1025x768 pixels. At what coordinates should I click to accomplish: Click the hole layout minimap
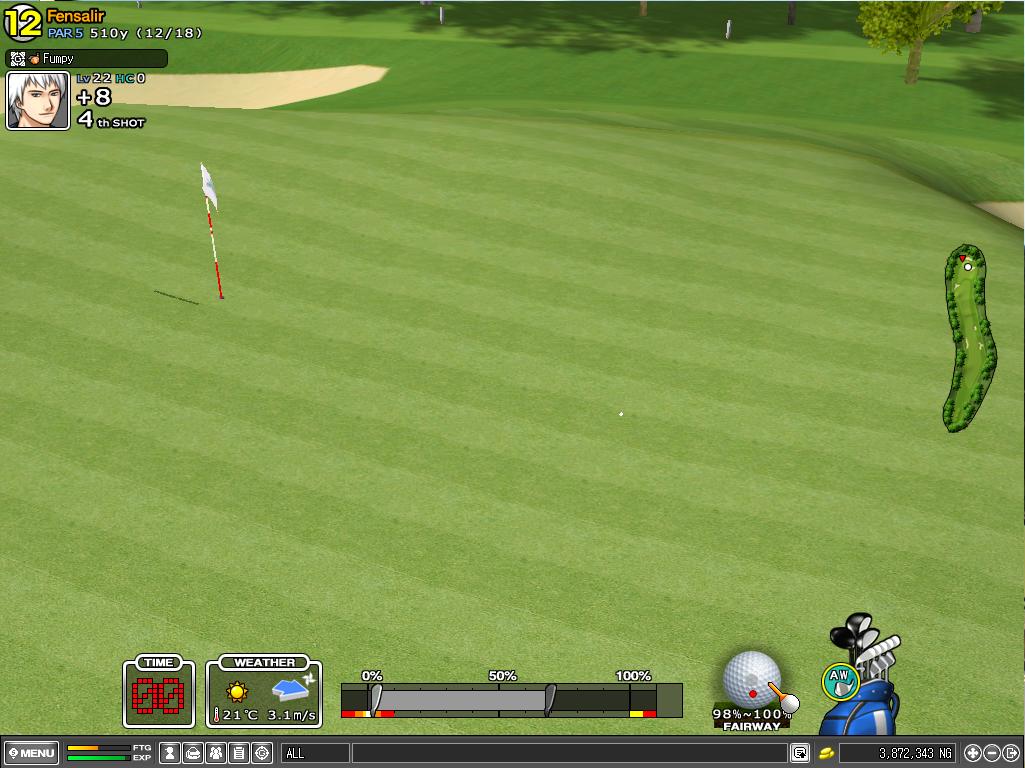(968, 338)
